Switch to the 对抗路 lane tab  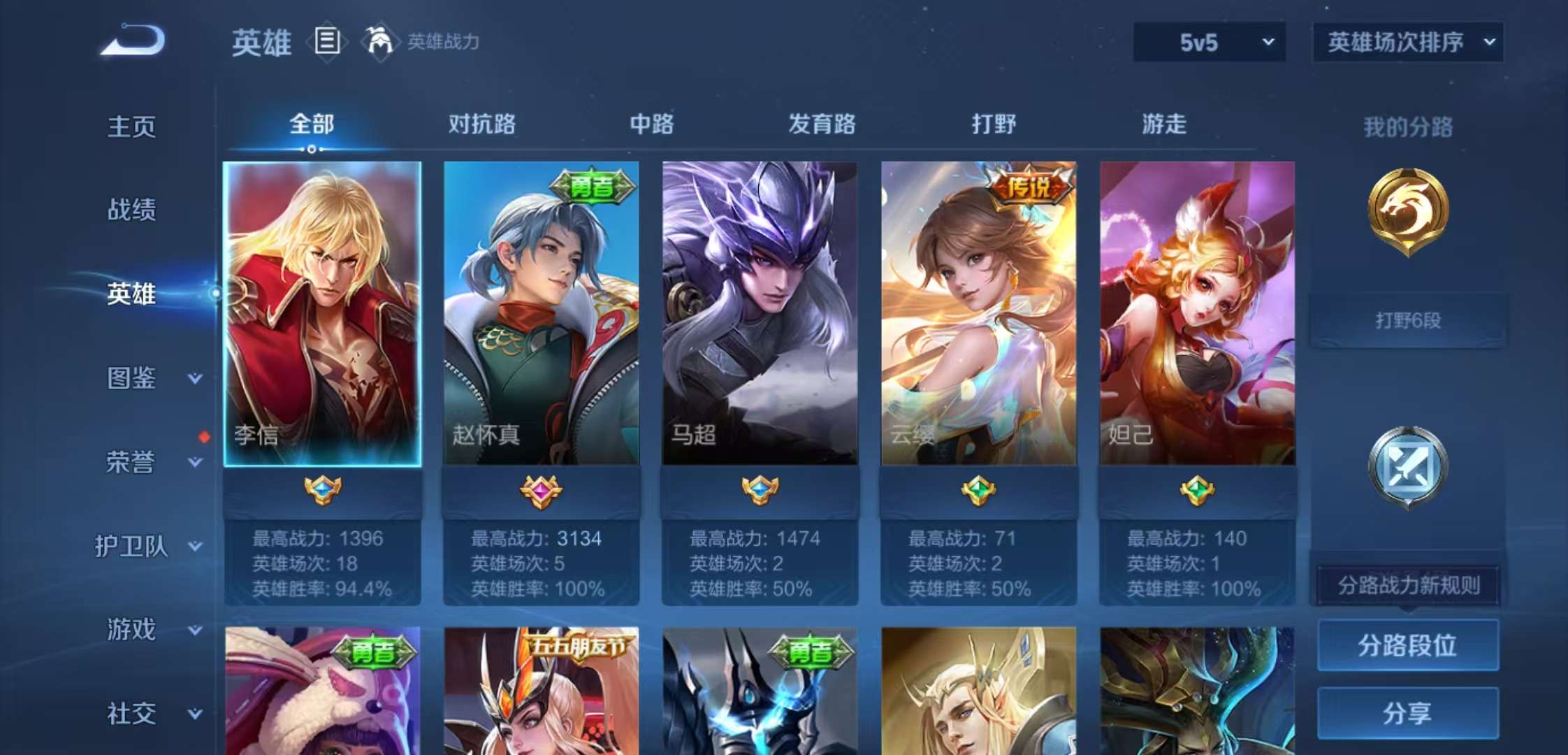pos(479,124)
